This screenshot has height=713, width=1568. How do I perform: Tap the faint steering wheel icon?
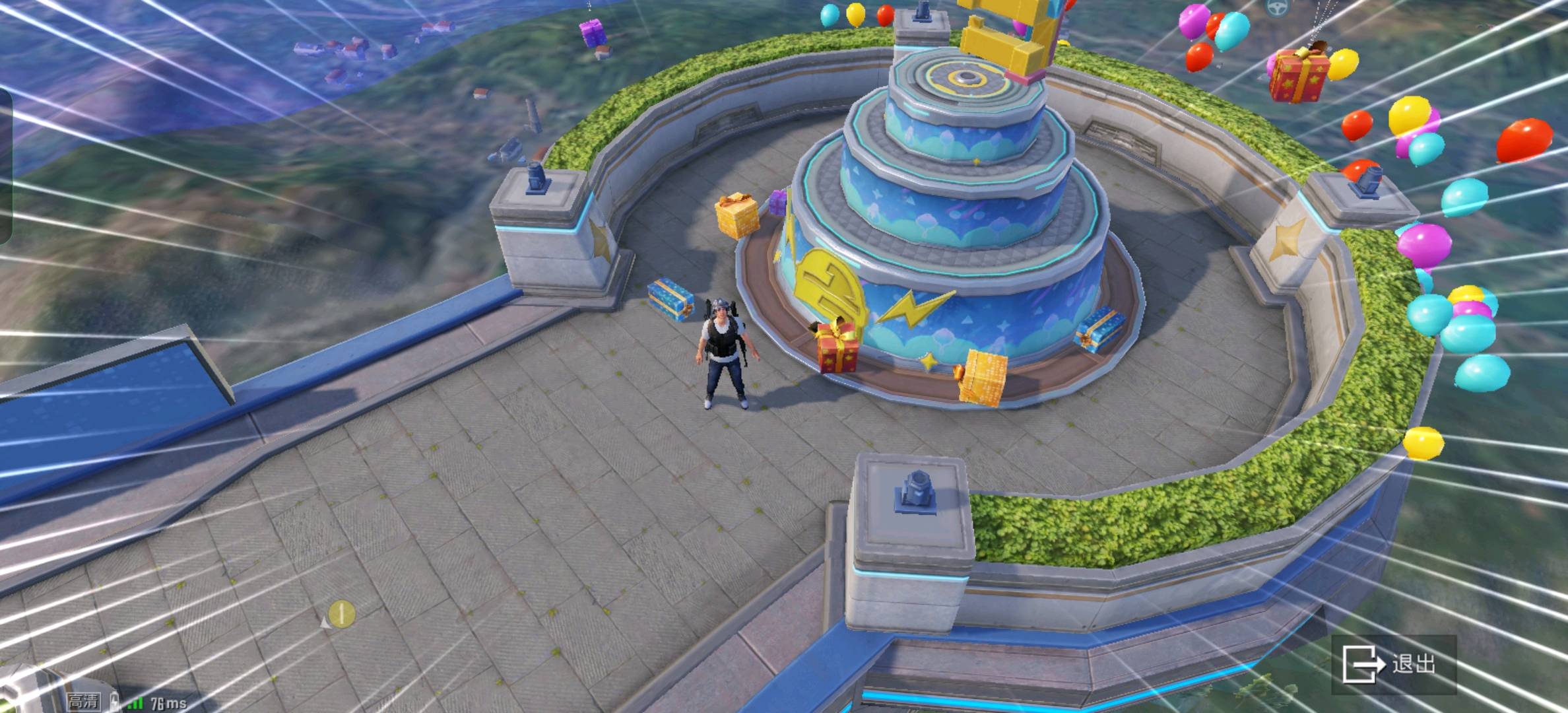tap(1278, 8)
